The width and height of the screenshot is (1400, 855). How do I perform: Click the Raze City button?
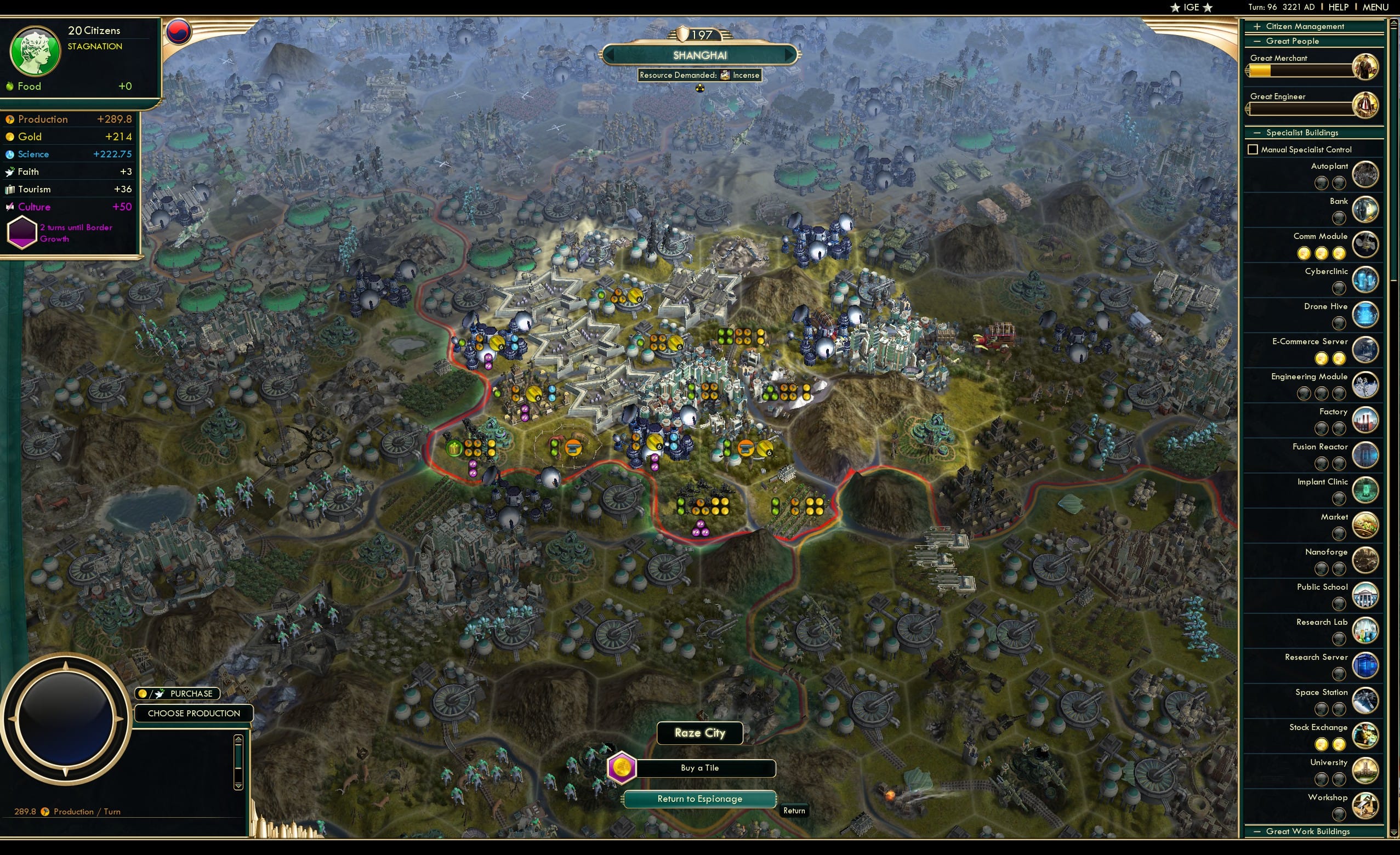click(x=699, y=733)
